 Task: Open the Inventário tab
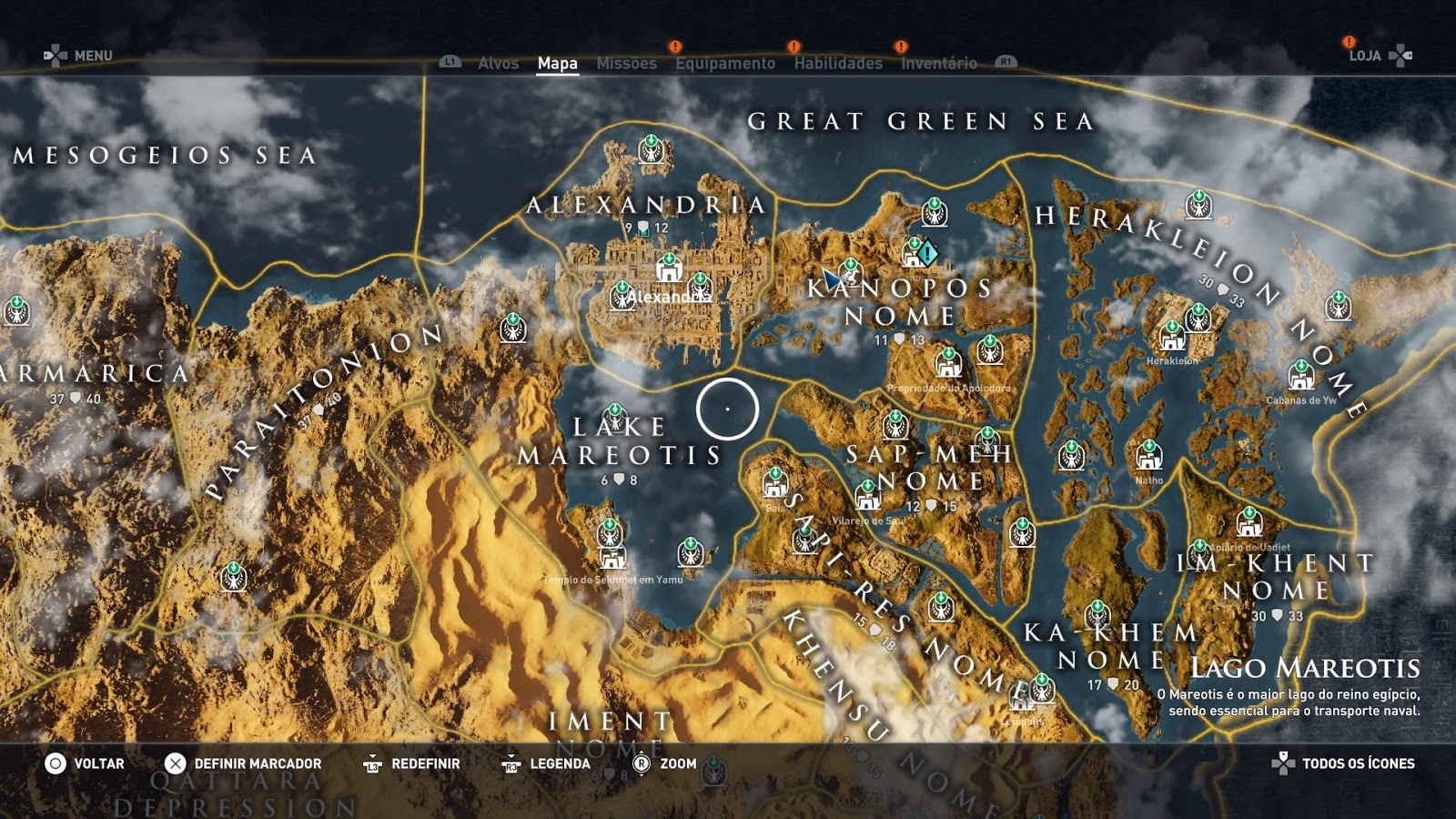(x=938, y=63)
